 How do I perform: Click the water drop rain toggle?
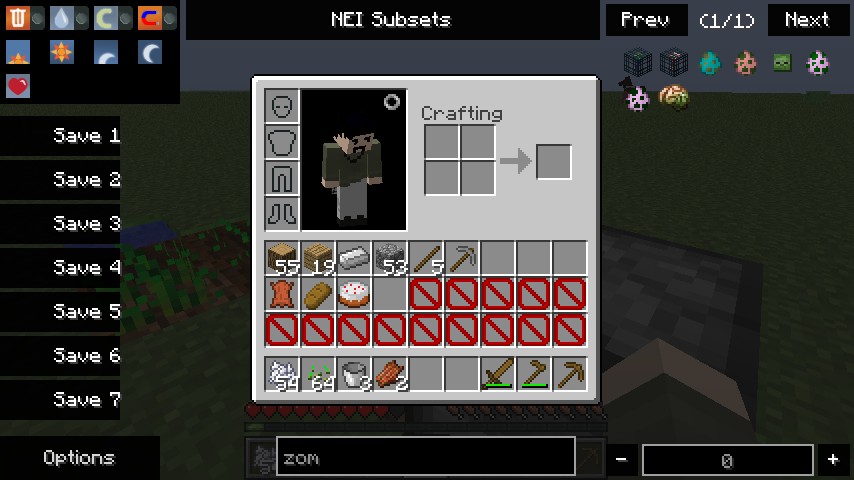point(62,18)
